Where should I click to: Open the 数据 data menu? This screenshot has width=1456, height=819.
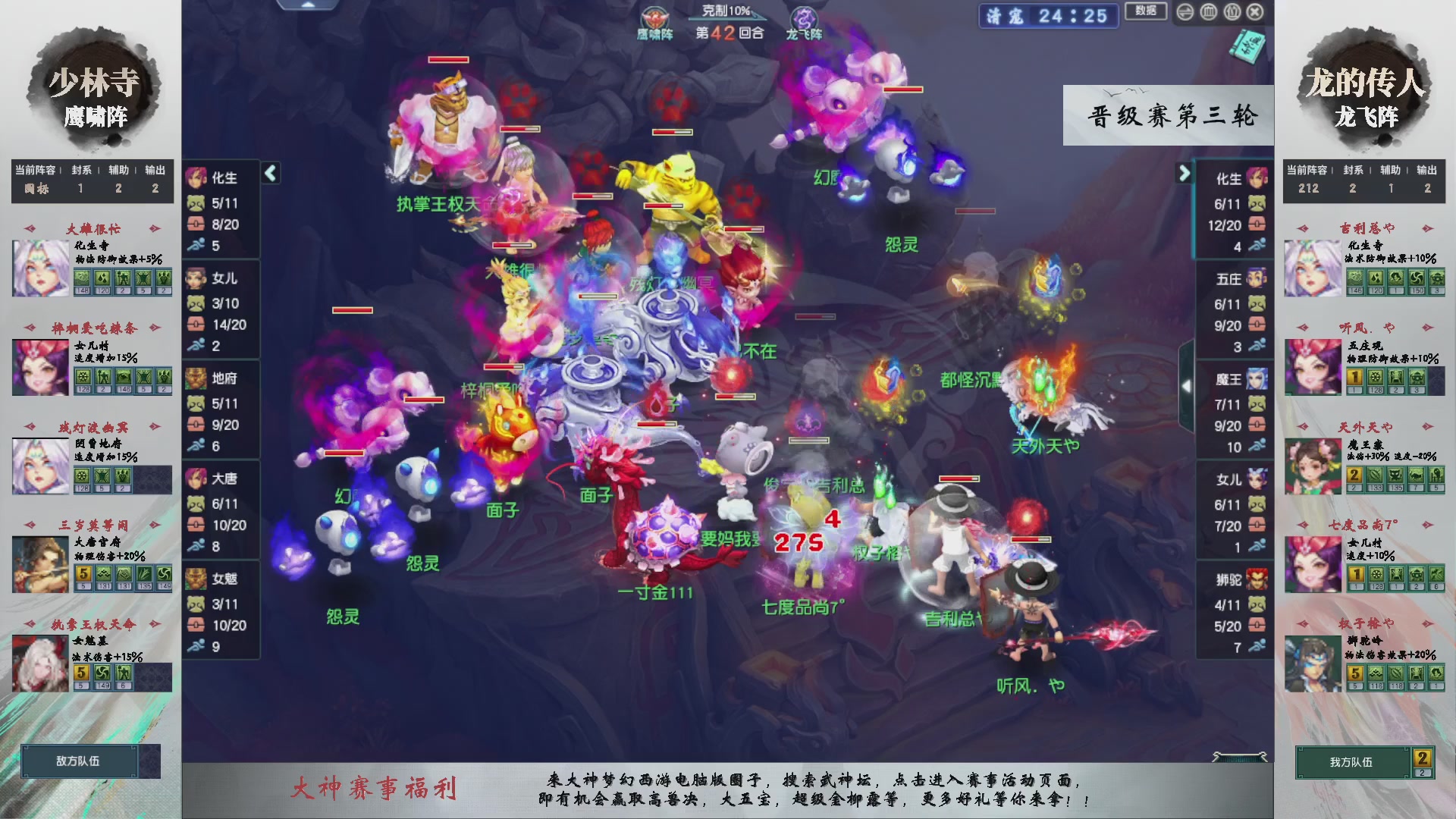pos(1146,12)
